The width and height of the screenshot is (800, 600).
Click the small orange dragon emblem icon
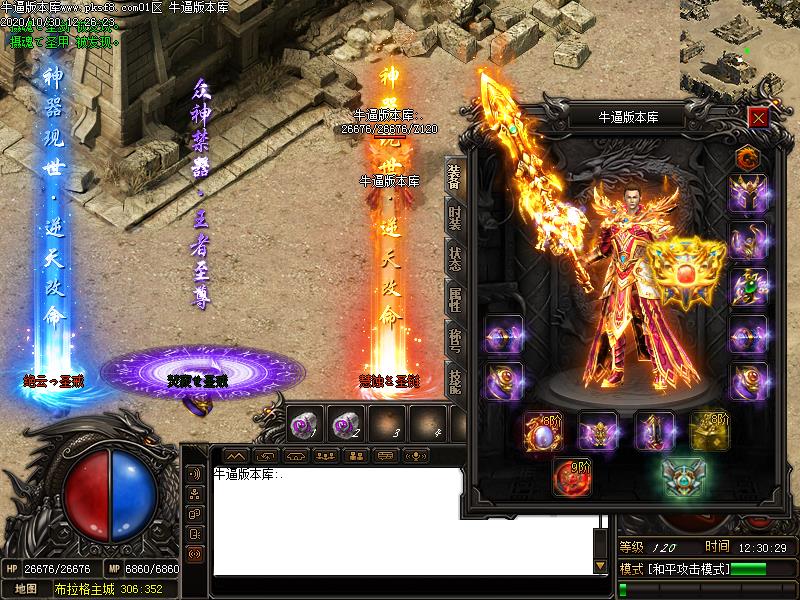pyautogui.click(x=748, y=156)
